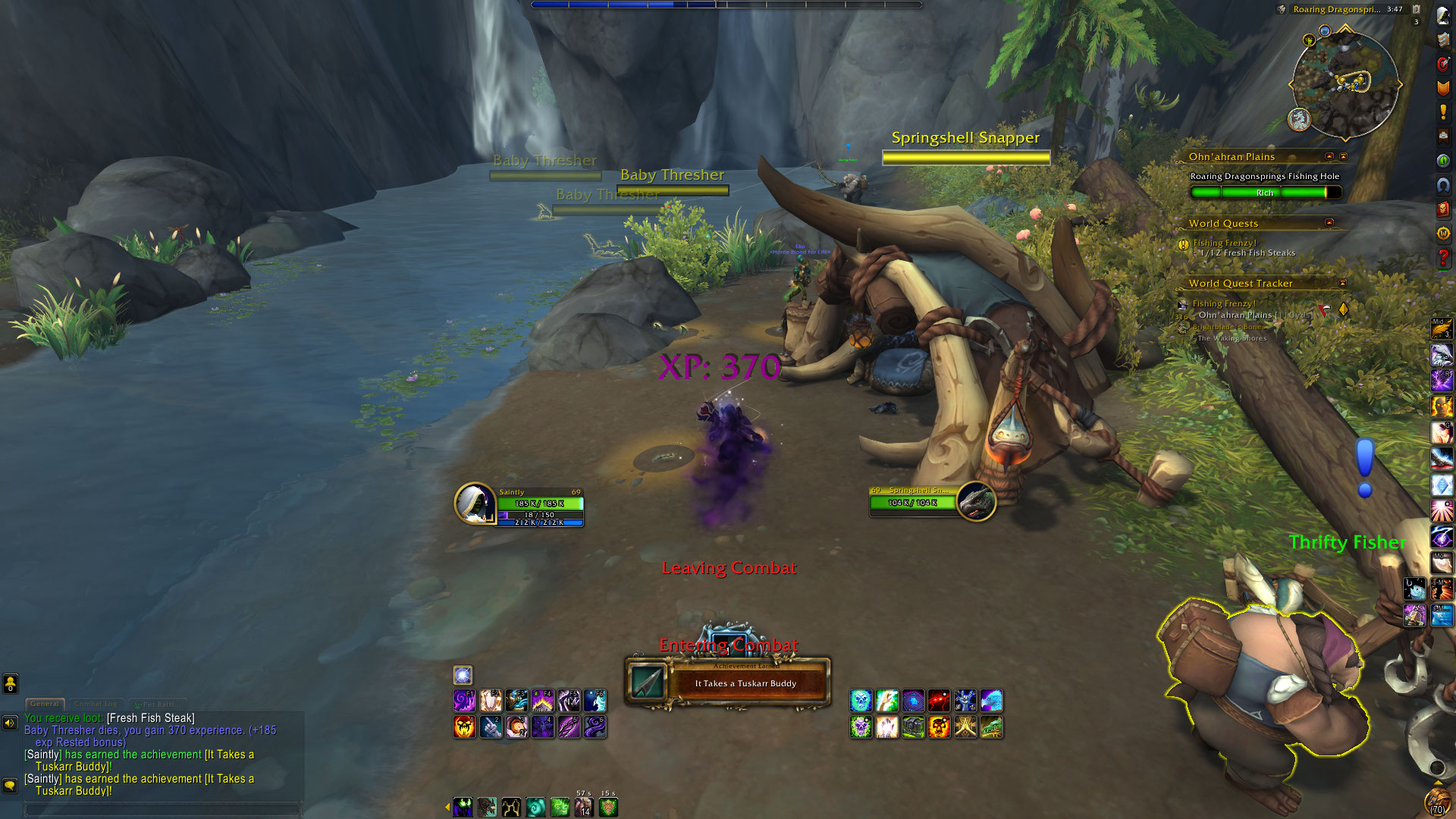Collapse the World Quest Tracker section
Screen dimensions: 1456x819
click(1342, 283)
